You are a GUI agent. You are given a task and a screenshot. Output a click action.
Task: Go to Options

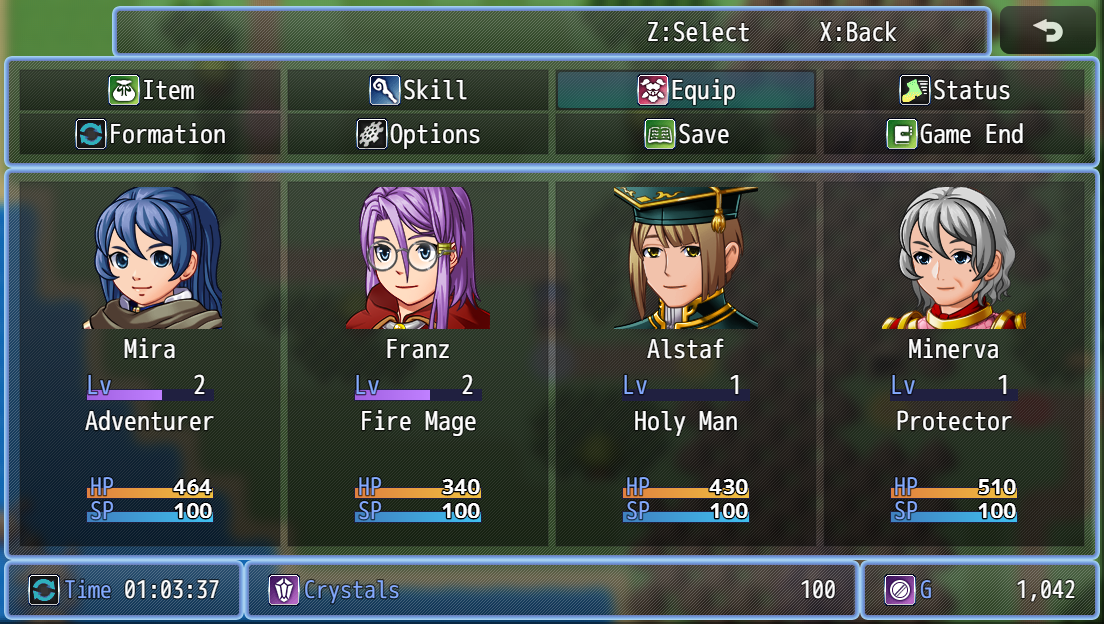(418, 134)
